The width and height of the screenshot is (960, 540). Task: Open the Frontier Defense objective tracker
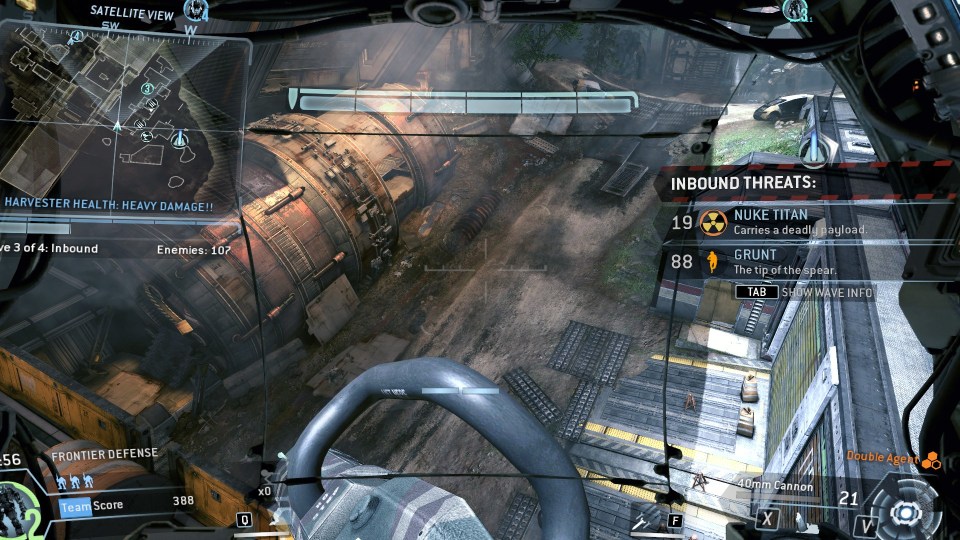click(105, 453)
